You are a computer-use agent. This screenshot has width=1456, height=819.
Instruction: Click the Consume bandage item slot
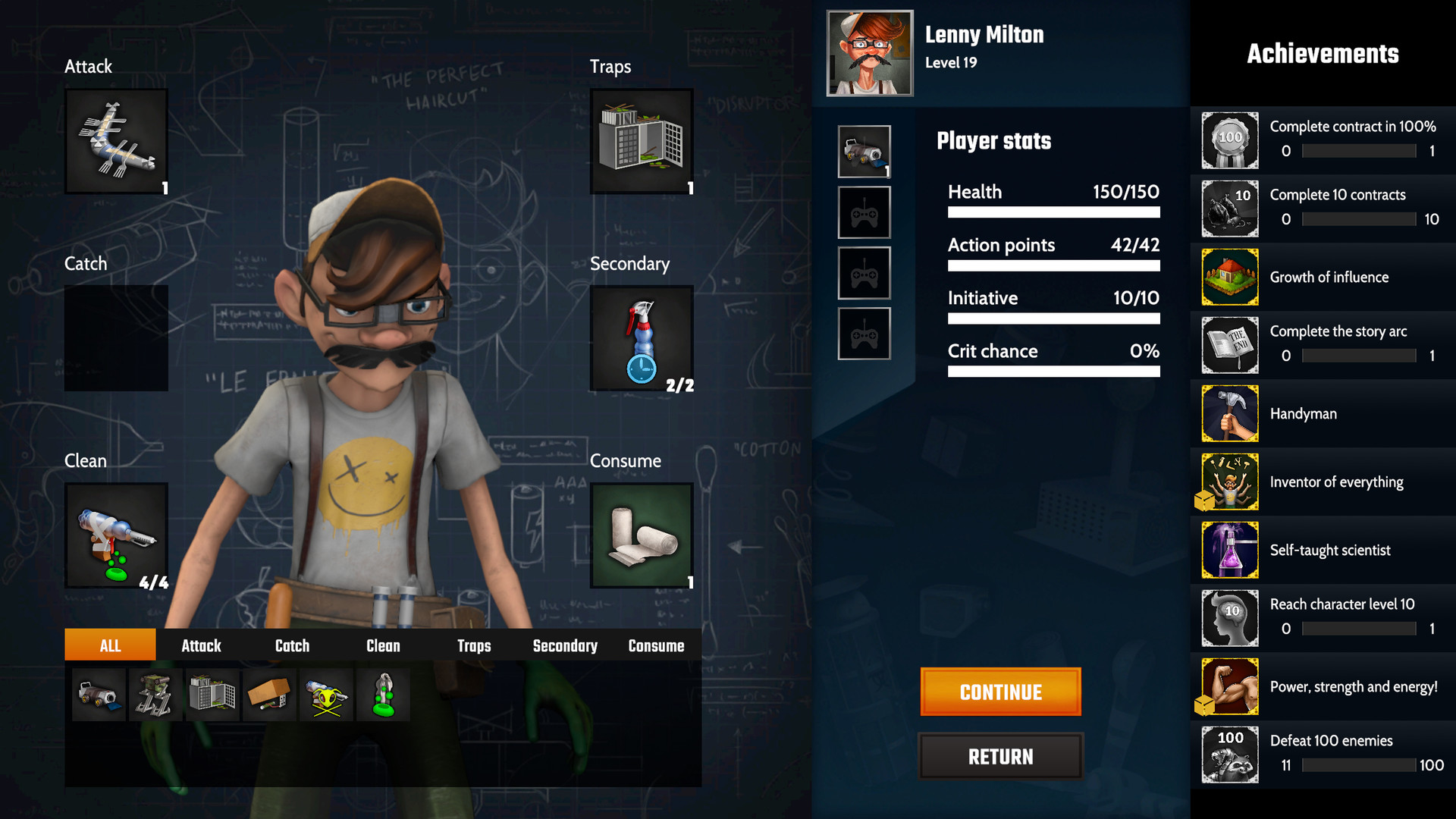pyautogui.click(x=641, y=536)
